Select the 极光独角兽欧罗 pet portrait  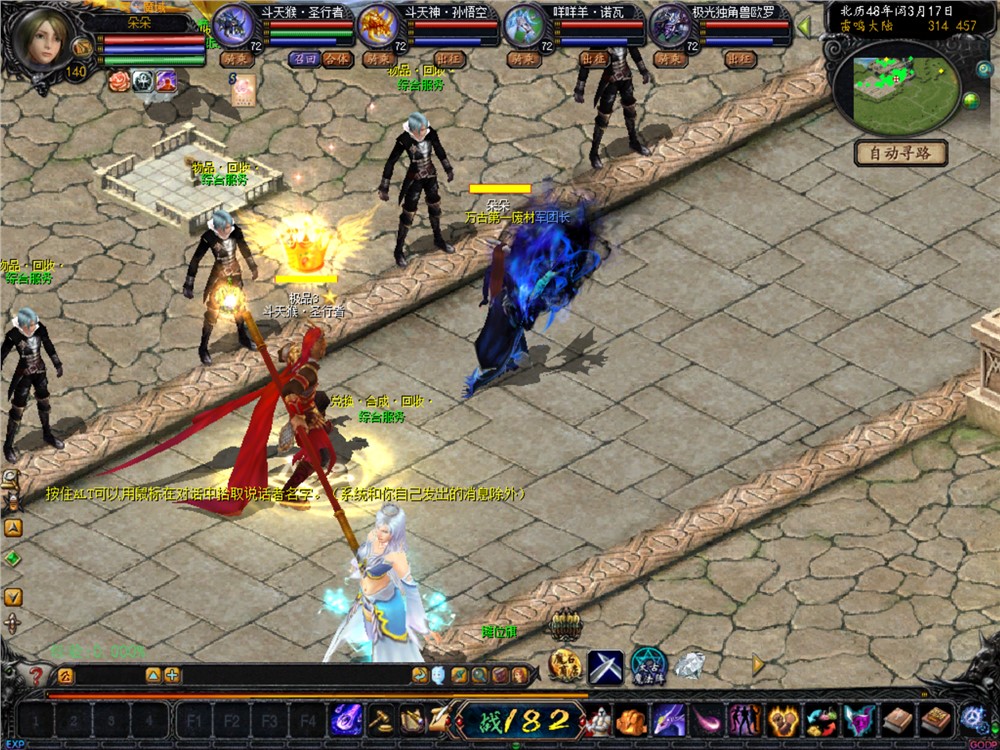coord(671,24)
